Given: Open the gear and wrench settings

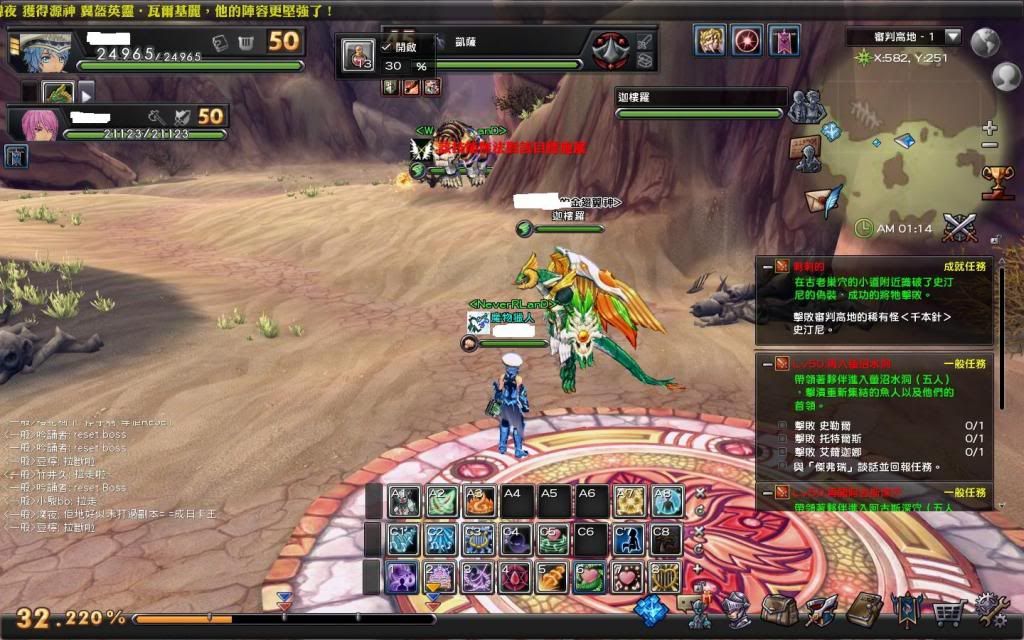Looking at the screenshot, I should [991, 608].
